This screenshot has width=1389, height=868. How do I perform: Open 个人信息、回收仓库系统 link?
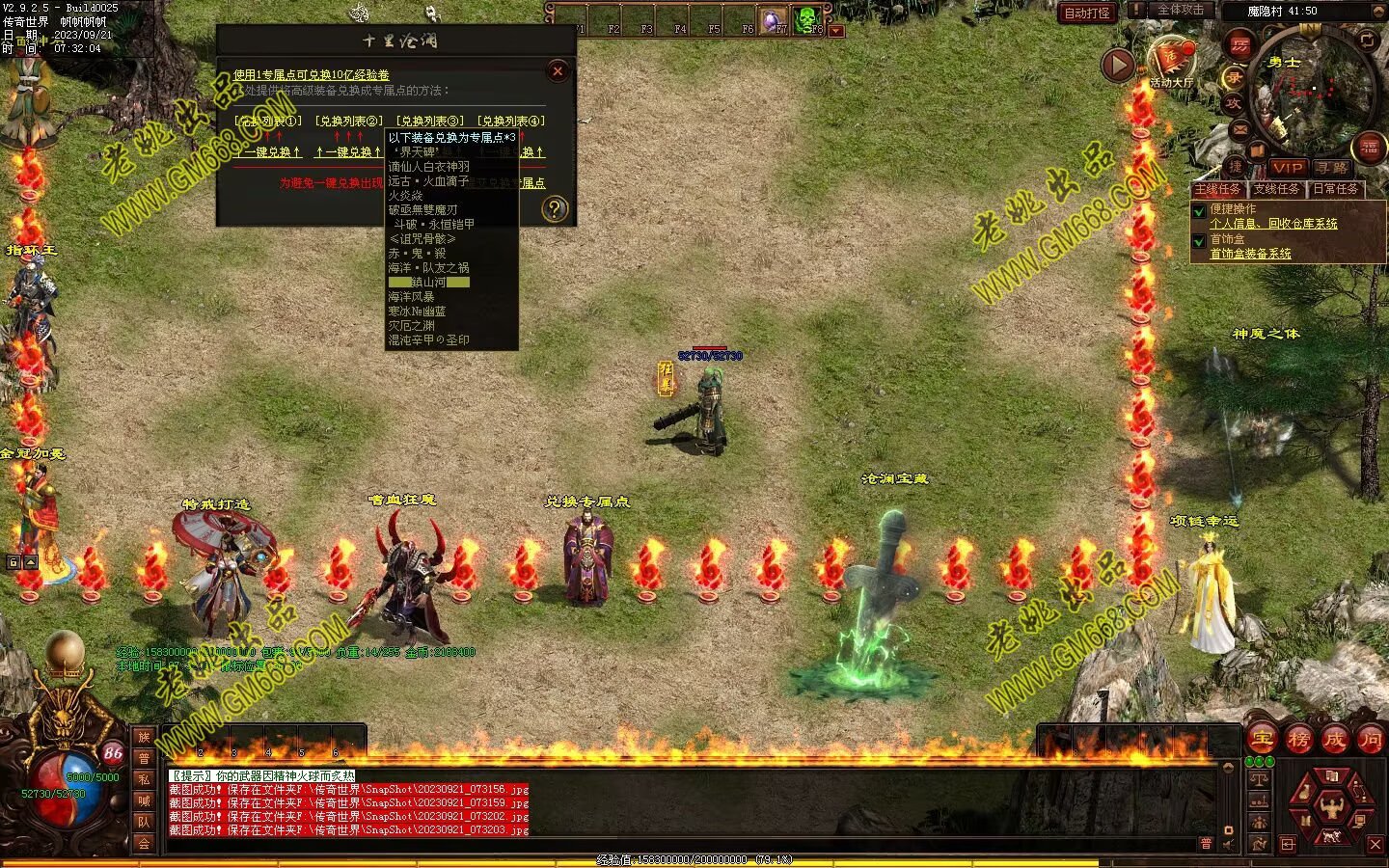tap(1273, 224)
